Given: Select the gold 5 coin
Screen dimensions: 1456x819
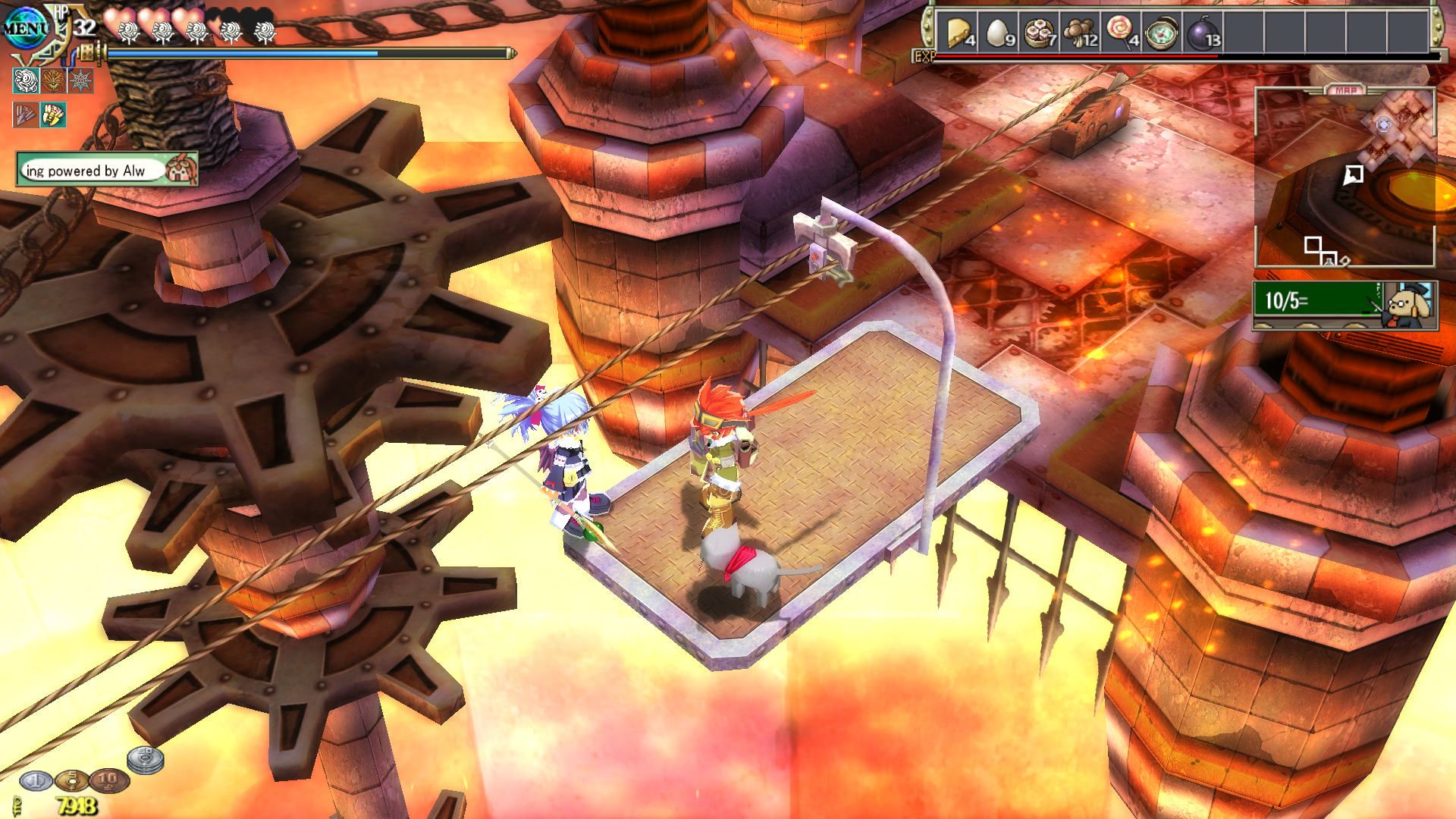Looking at the screenshot, I should pyautogui.click(x=72, y=780).
